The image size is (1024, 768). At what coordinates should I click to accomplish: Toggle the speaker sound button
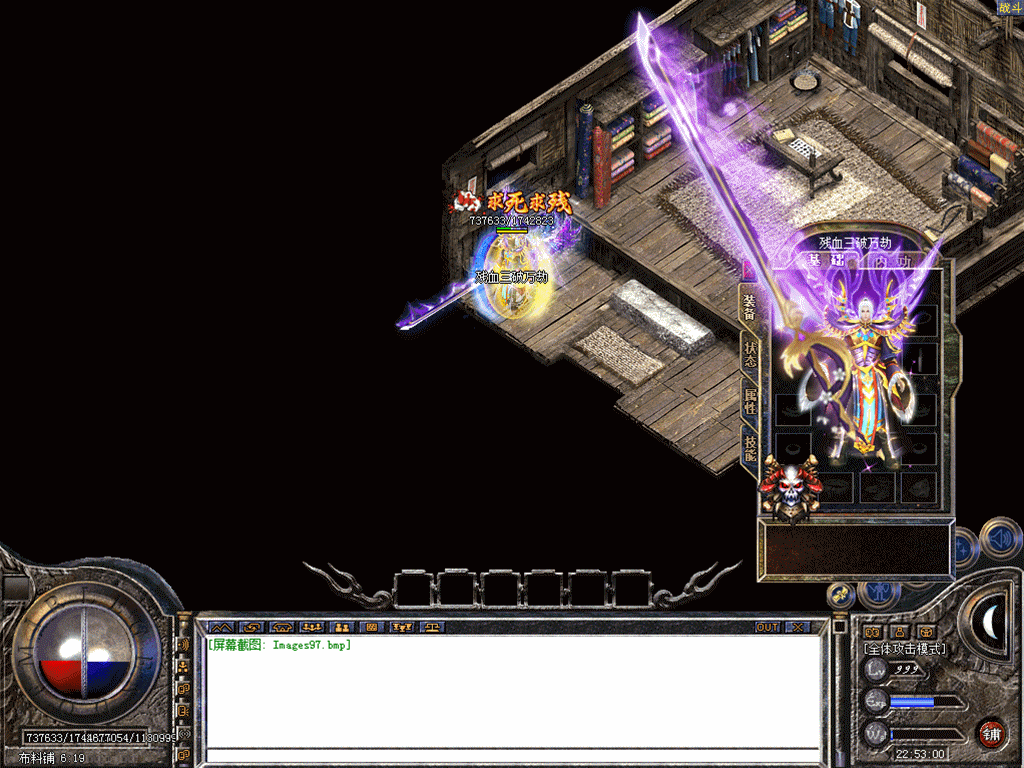coord(1000,539)
